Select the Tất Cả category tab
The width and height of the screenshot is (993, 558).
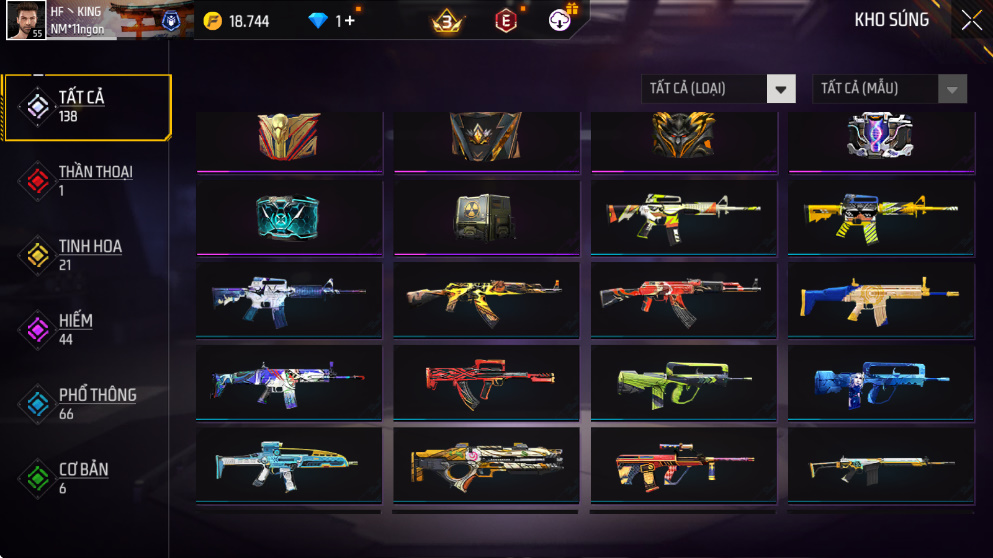[x=86, y=106]
